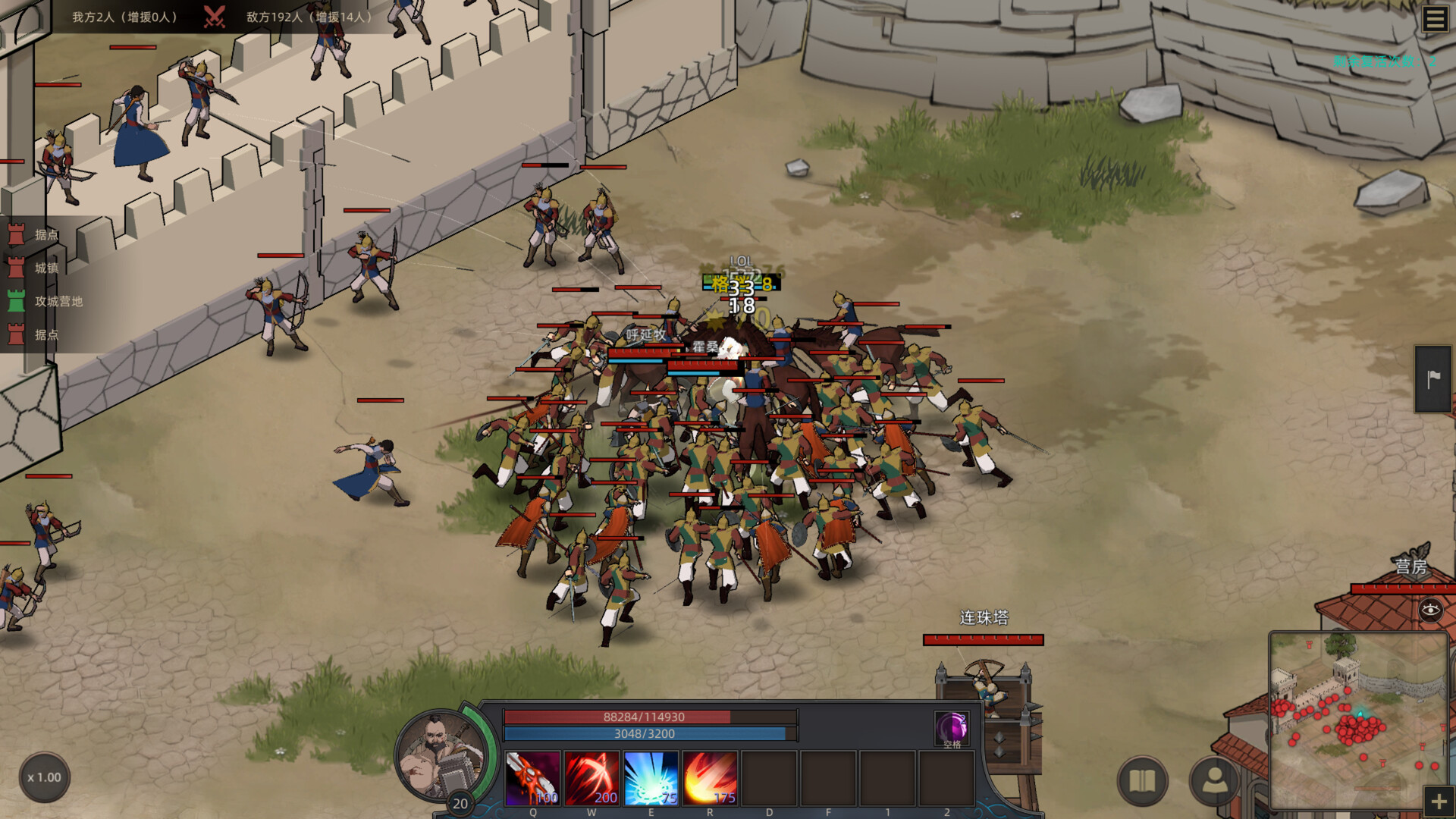Image resolution: width=1456 pixels, height=819 pixels.
Task: Choose the green 攻城营地 objective entry
Action: tap(58, 301)
